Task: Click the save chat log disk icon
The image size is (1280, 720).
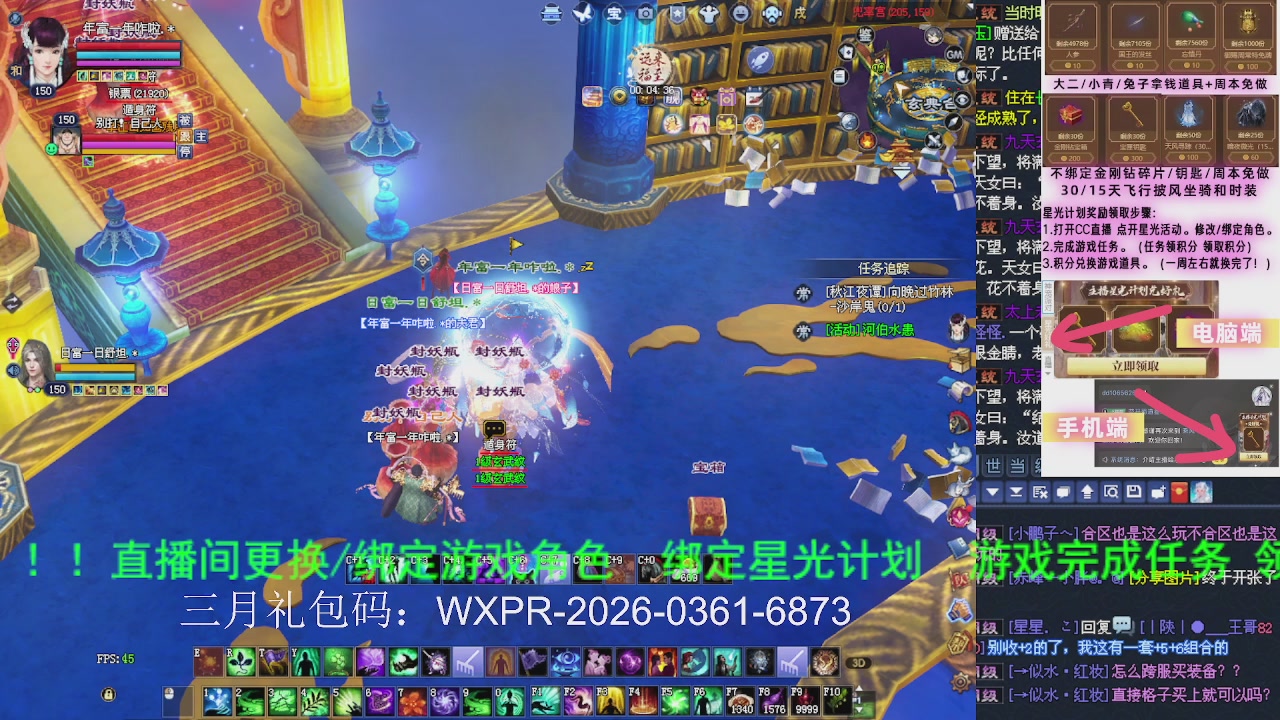Action: point(1133,493)
